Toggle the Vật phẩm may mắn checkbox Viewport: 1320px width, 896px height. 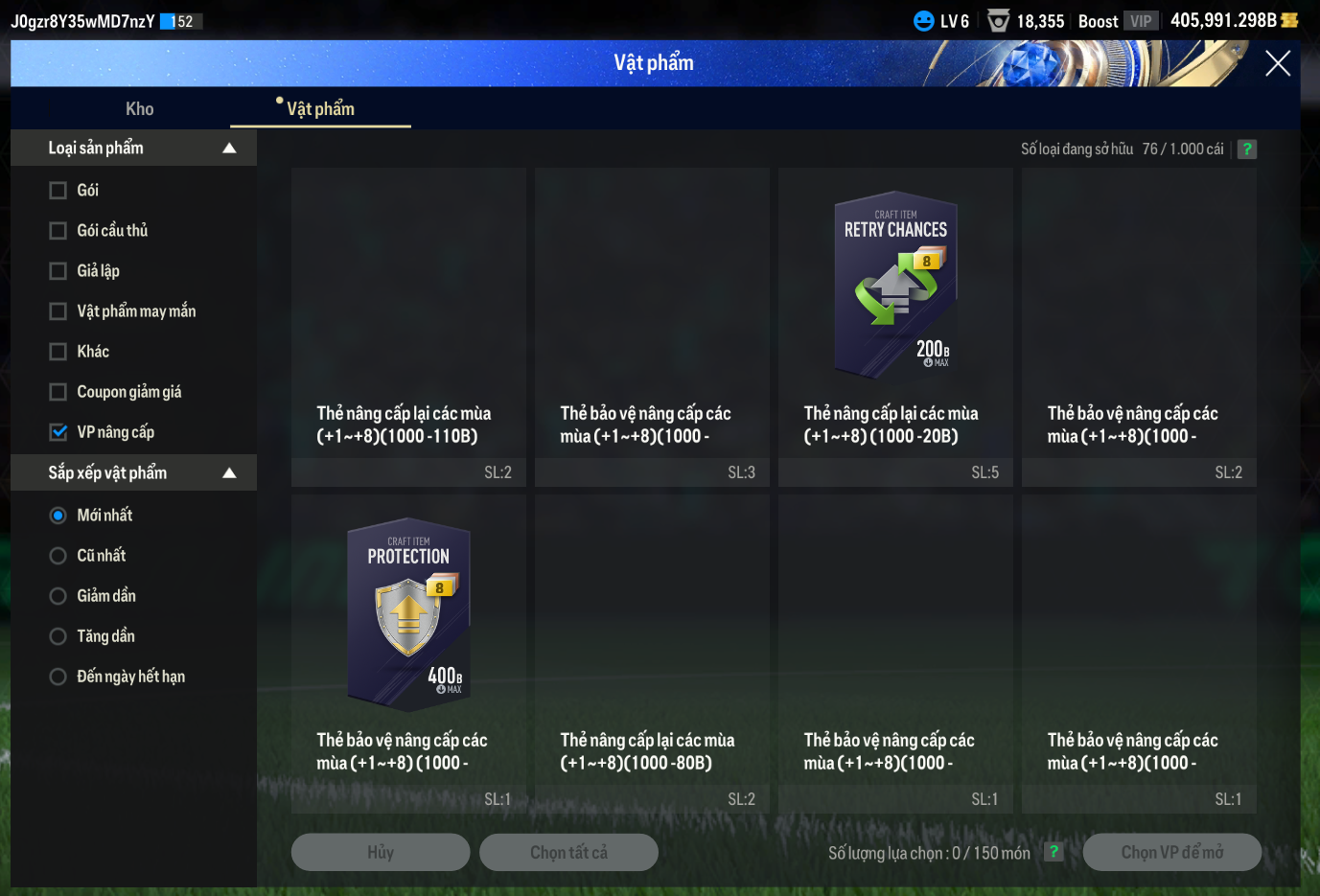pyautogui.click(x=58, y=311)
